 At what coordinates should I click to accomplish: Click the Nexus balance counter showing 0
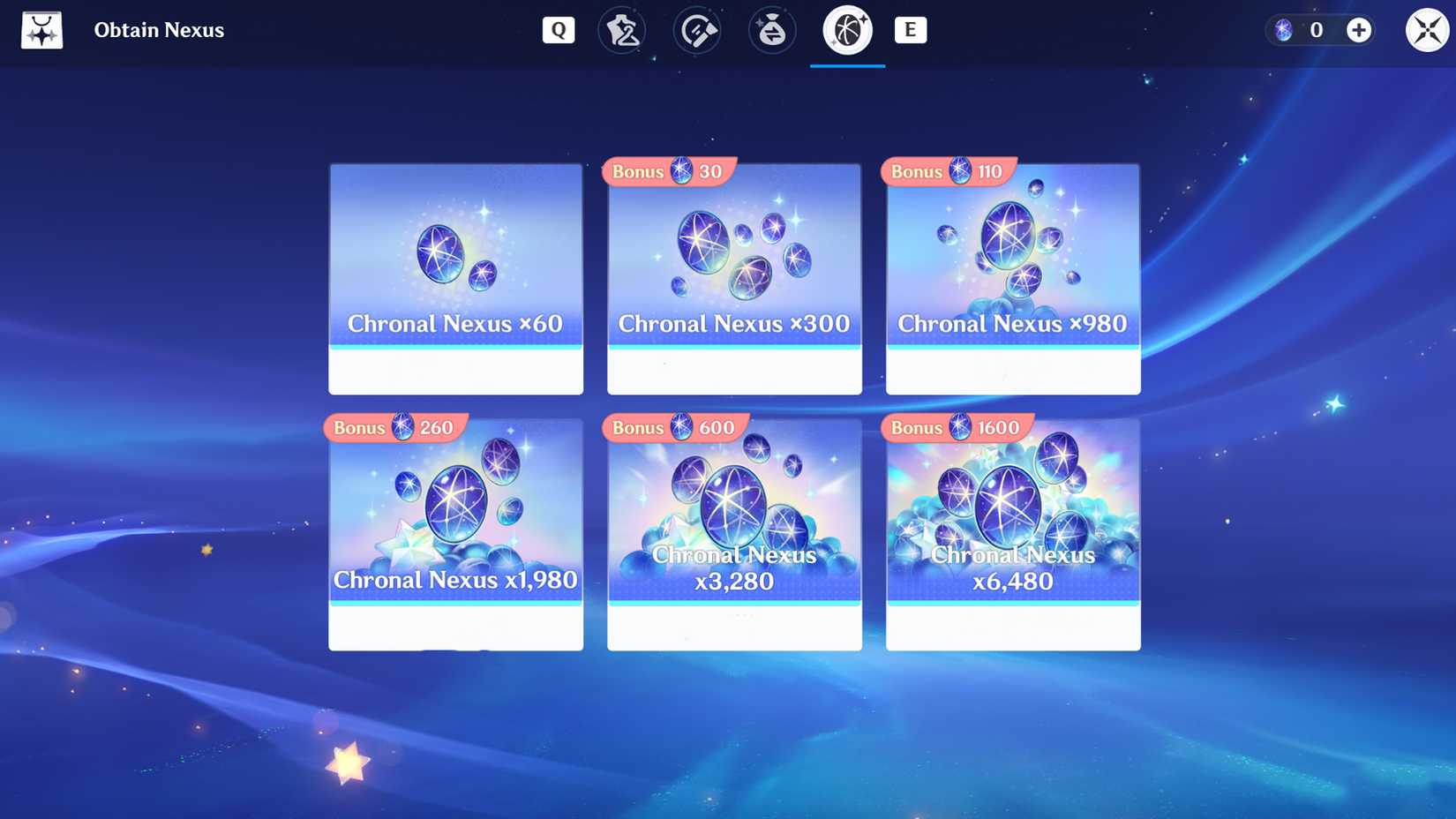(1316, 29)
